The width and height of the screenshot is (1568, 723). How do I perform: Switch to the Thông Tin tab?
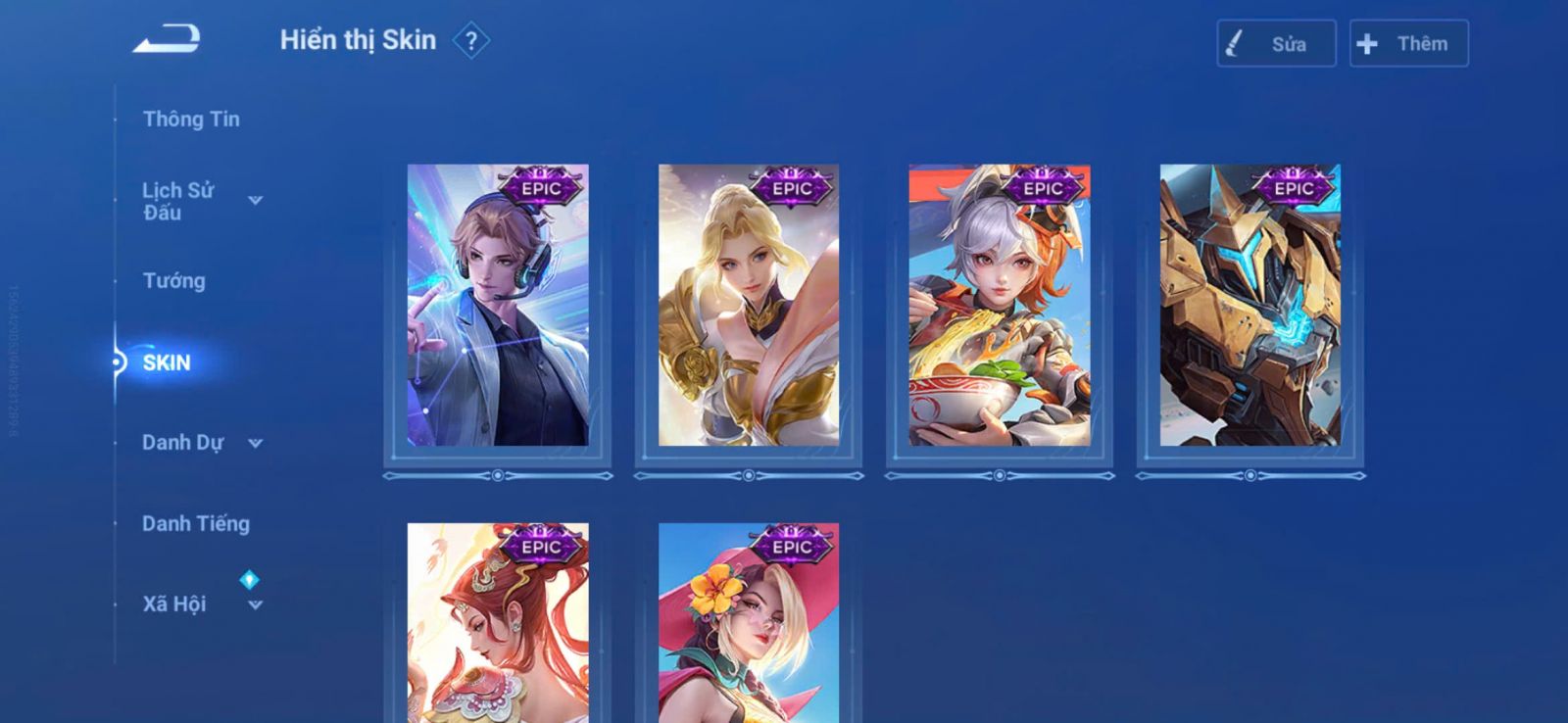tap(191, 120)
